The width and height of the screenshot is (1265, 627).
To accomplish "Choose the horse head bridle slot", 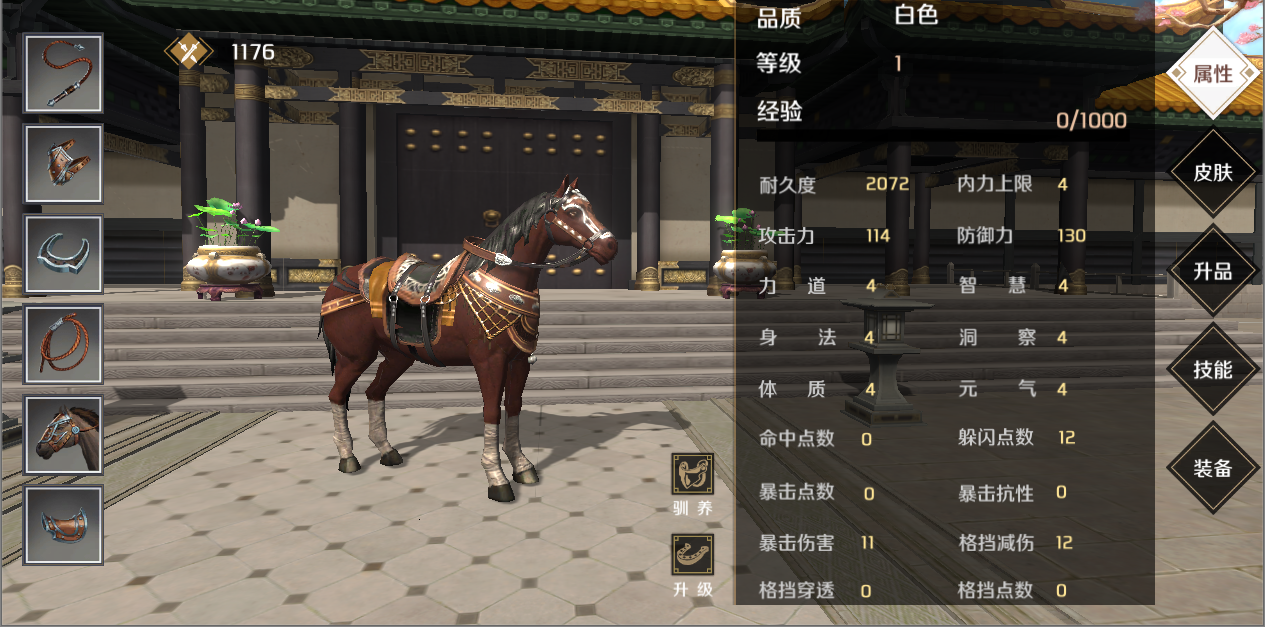I will pos(64,435).
